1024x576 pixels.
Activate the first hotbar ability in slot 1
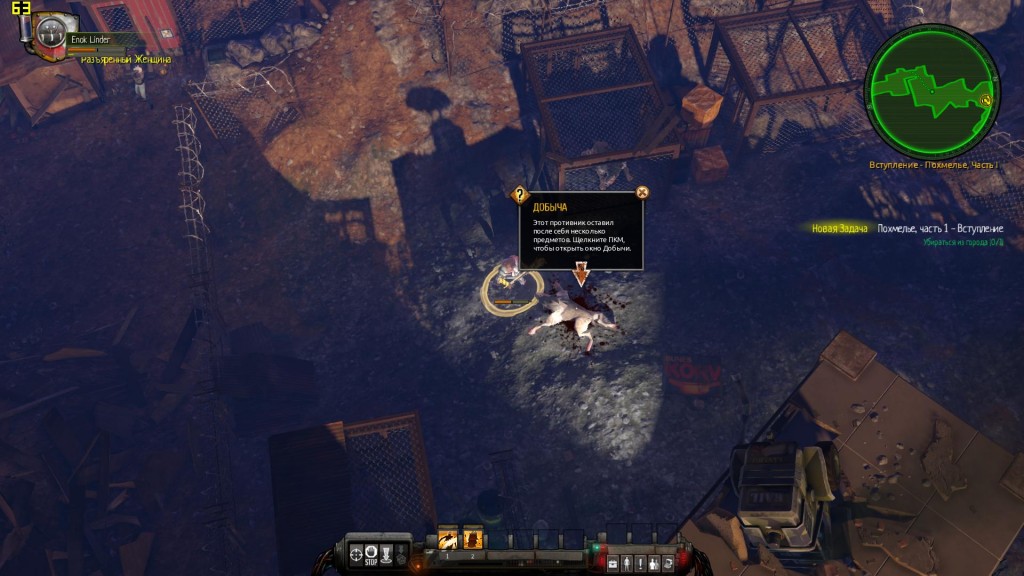point(447,539)
